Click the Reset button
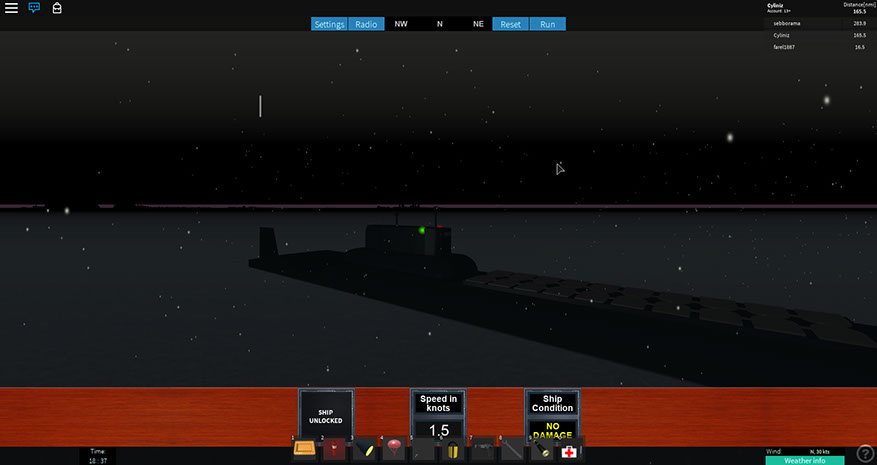 click(510, 24)
